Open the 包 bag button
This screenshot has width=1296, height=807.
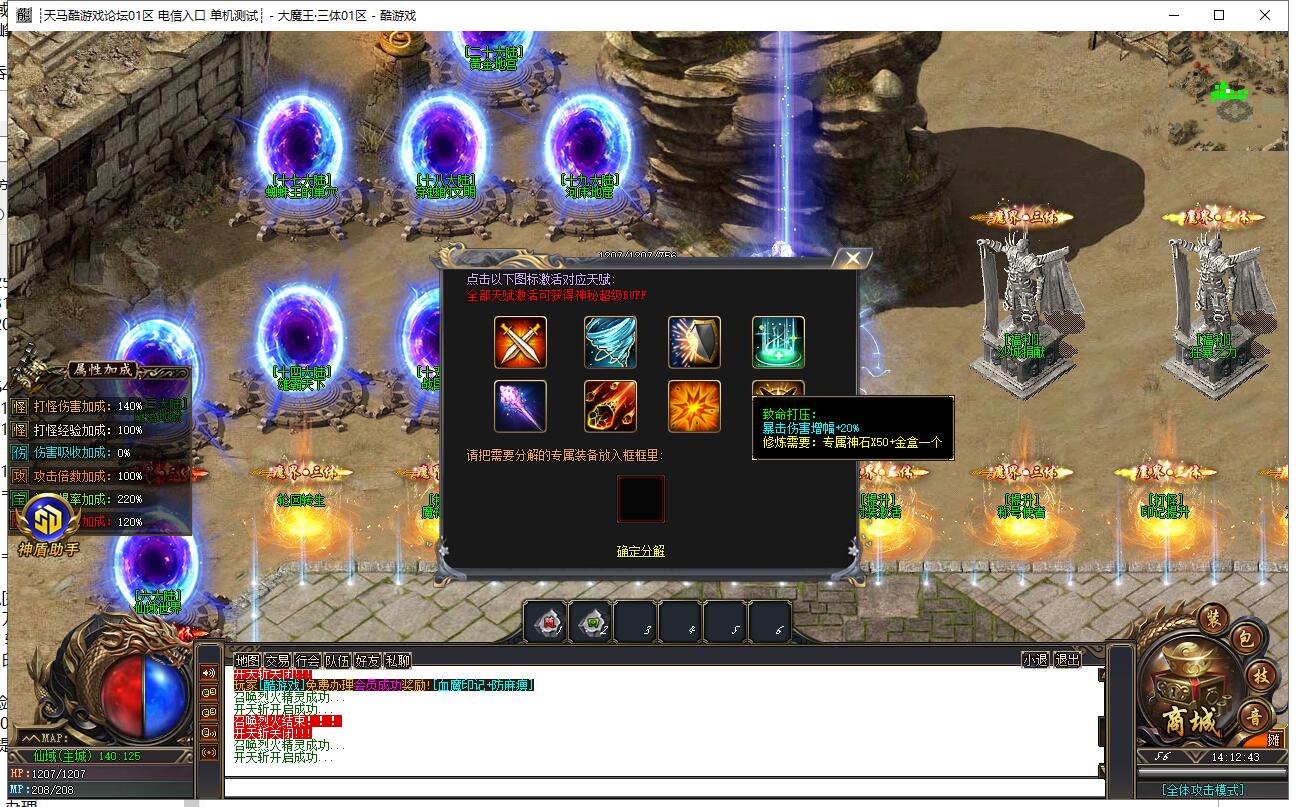1246,639
